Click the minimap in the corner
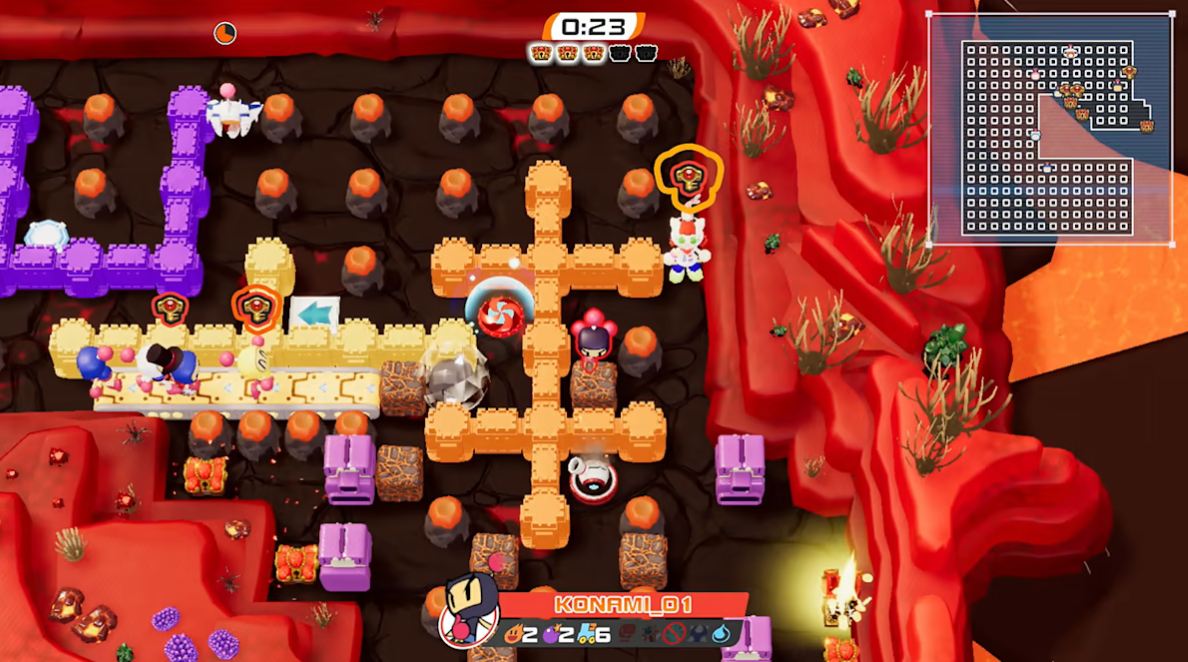This screenshot has width=1188, height=662. coord(1049,129)
